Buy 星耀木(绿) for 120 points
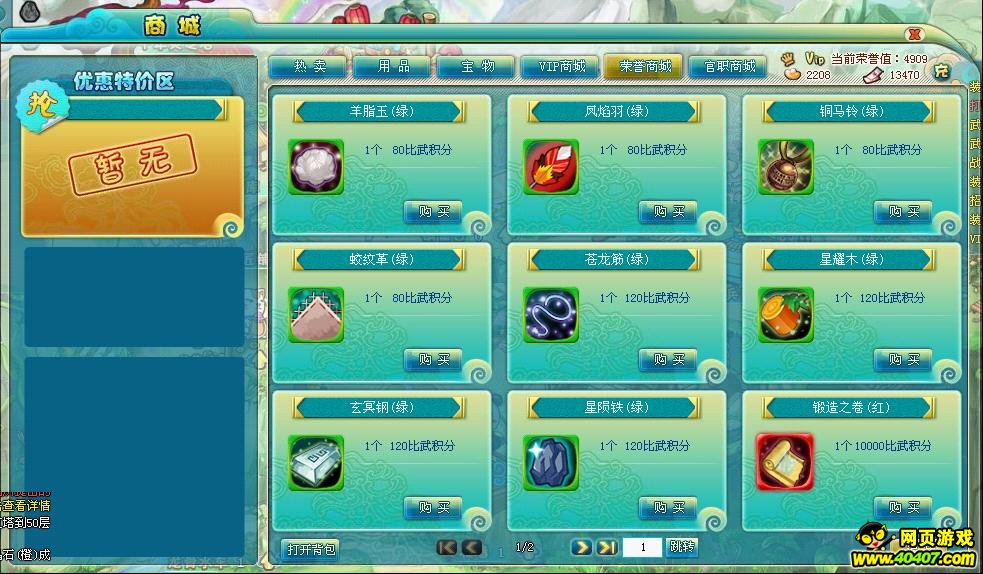 point(903,359)
